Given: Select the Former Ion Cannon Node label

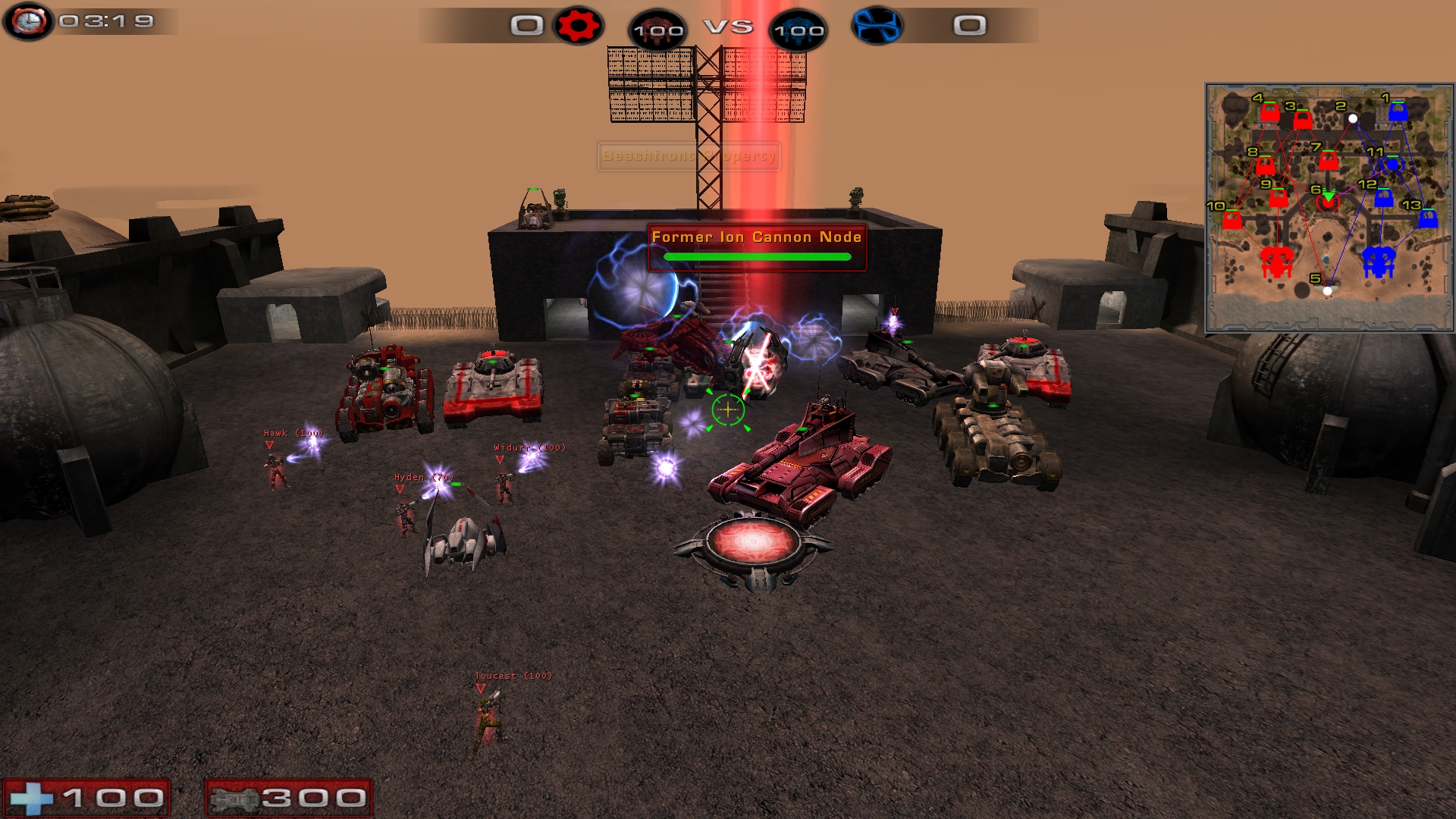Looking at the screenshot, I should pos(756,237).
